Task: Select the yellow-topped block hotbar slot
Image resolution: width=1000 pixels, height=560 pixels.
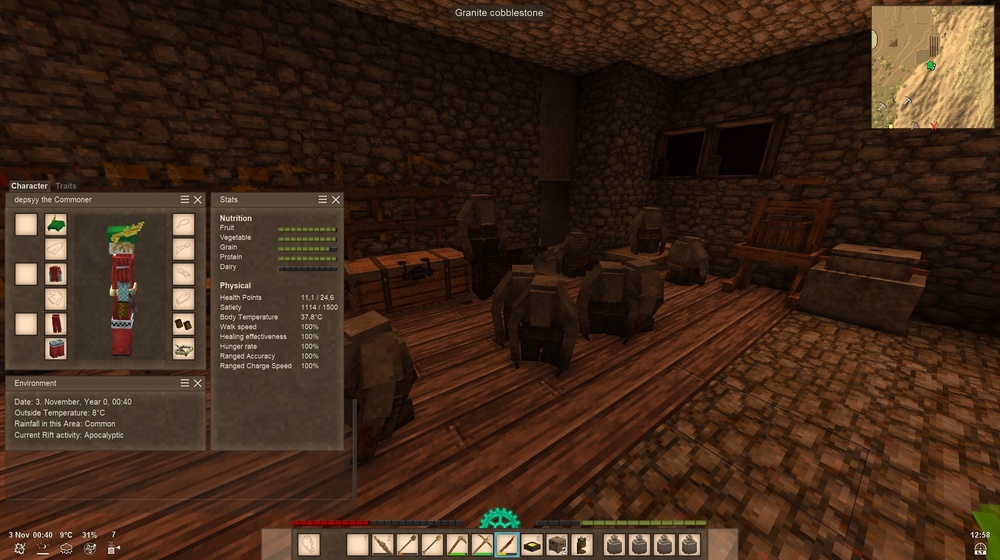Action: click(532, 544)
